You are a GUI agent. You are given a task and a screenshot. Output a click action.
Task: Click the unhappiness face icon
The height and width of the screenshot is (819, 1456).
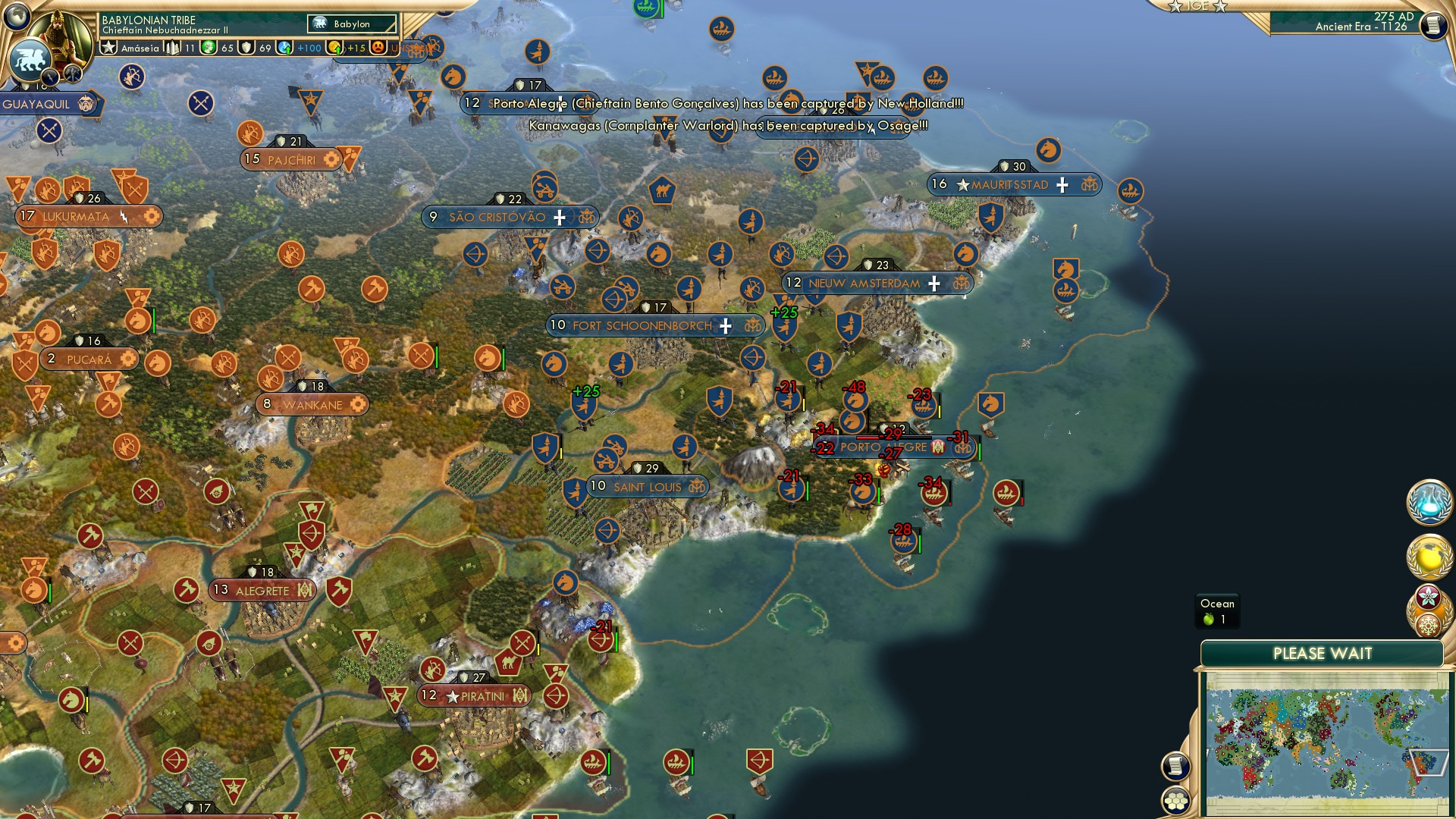pyautogui.click(x=378, y=48)
